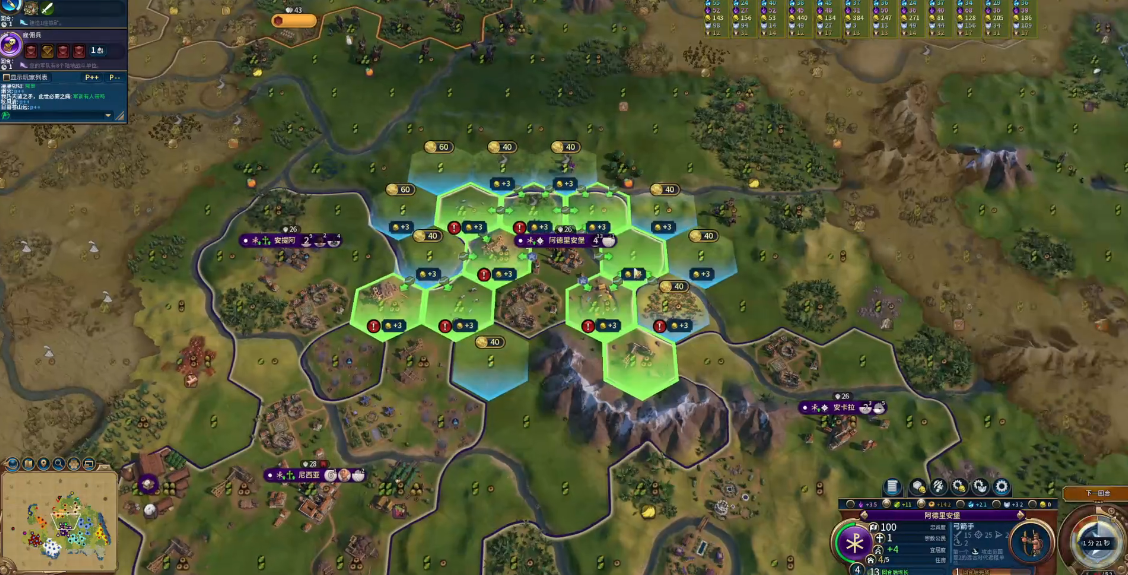The height and width of the screenshot is (575, 1128).
Task: Open the purchase item with gold button
Action: (x=960, y=487)
